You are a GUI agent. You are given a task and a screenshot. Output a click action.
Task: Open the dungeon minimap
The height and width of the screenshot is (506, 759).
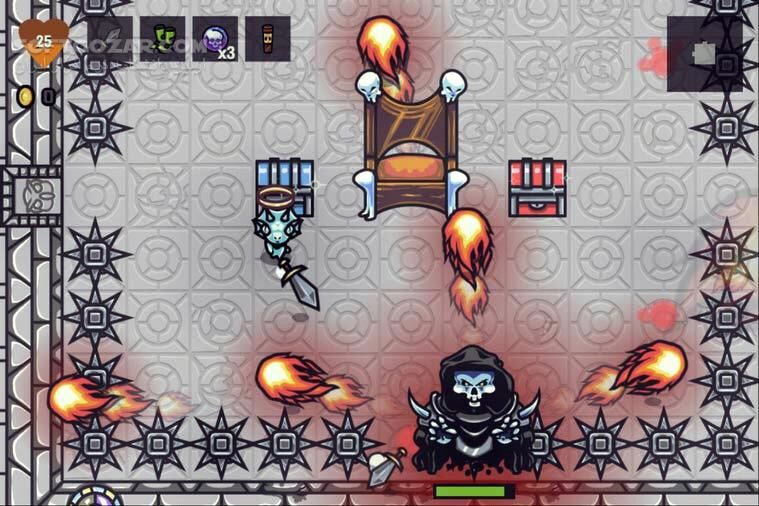coord(706,54)
